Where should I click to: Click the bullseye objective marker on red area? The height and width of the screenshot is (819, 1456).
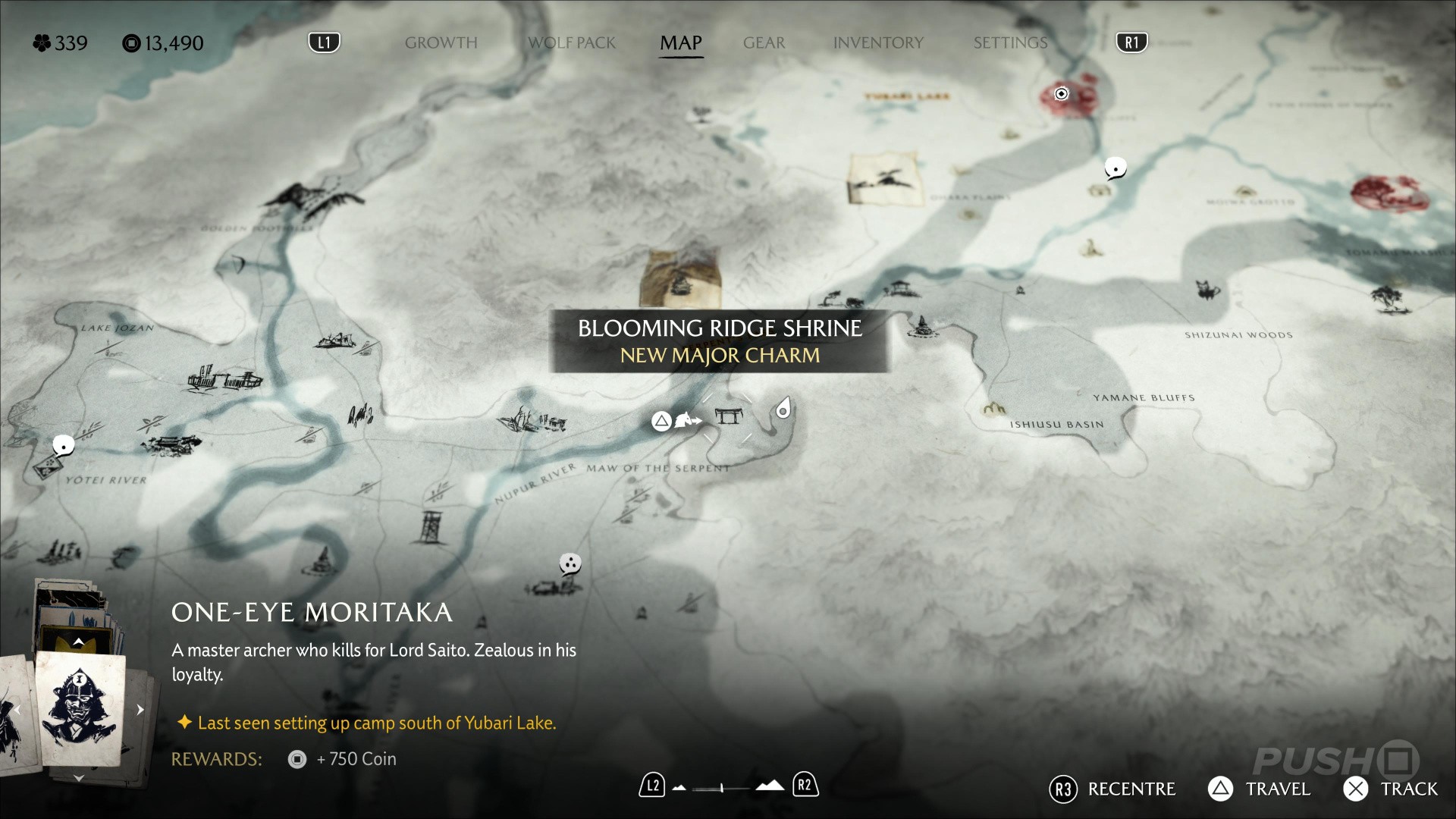click(1062, 94)
